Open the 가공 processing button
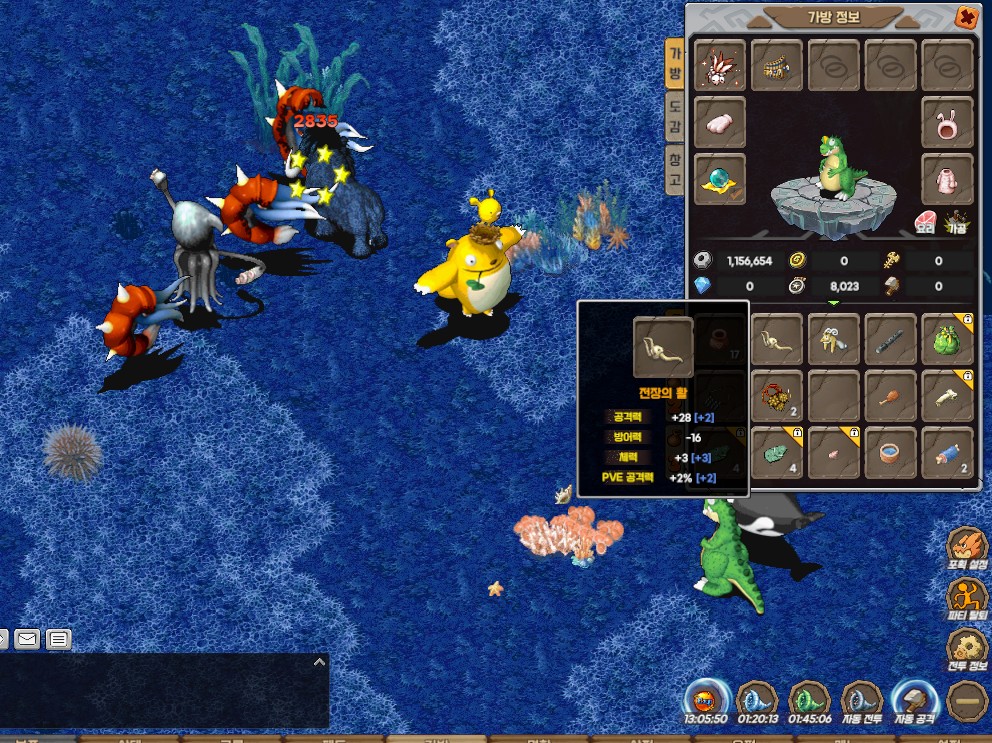Screen dimensions: 992x743 click(957, 222)
